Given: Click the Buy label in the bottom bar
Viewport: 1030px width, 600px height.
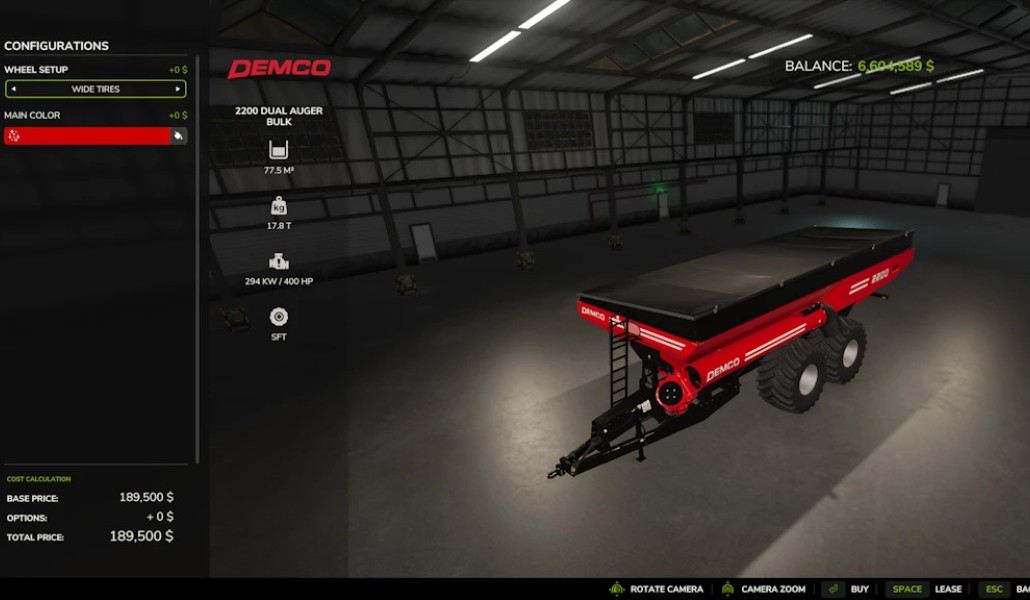Looking at the screenshot, I should pyautogui.click(x=859, y=589).
